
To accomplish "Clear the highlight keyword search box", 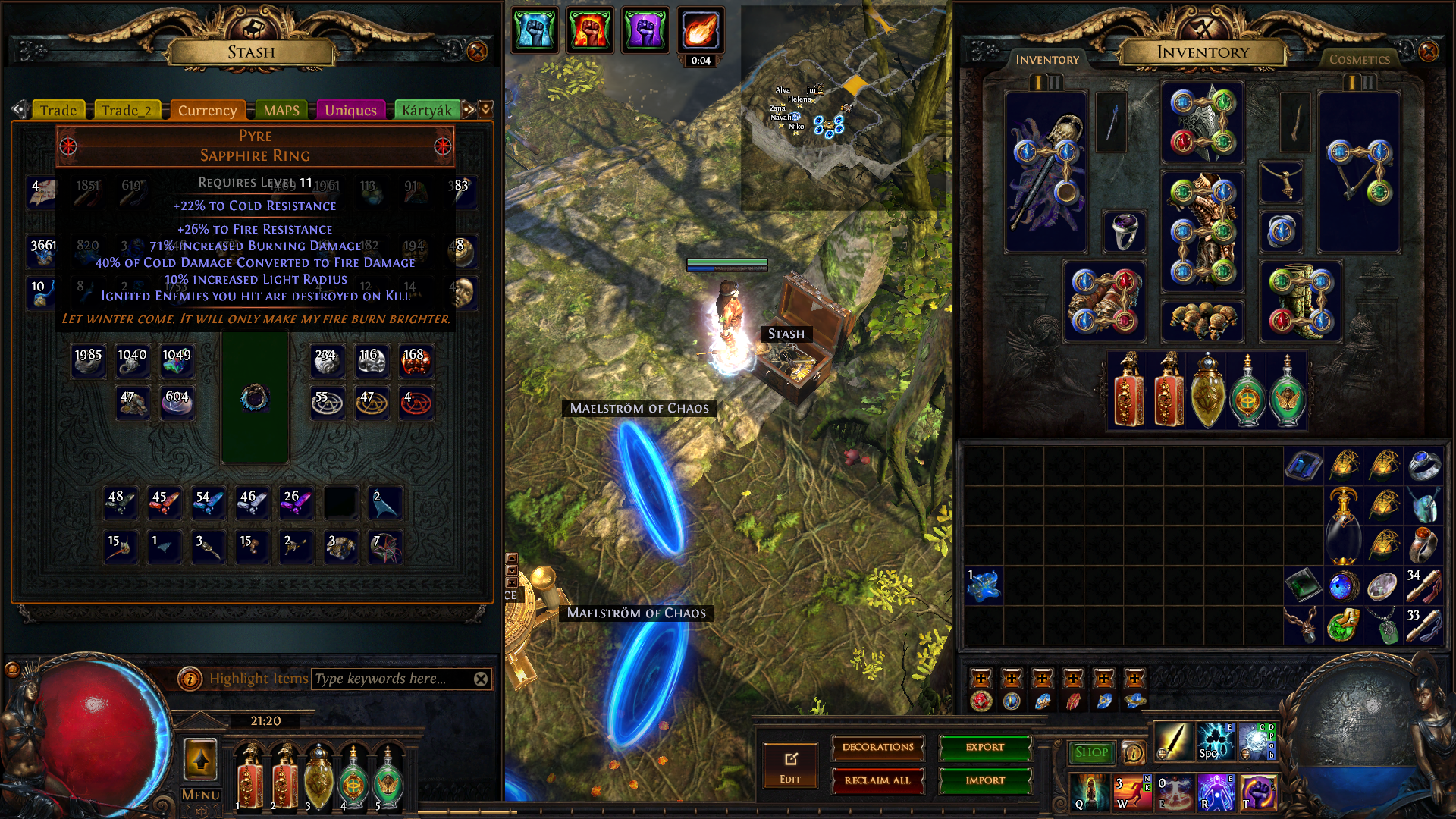I will click(481, 679).
